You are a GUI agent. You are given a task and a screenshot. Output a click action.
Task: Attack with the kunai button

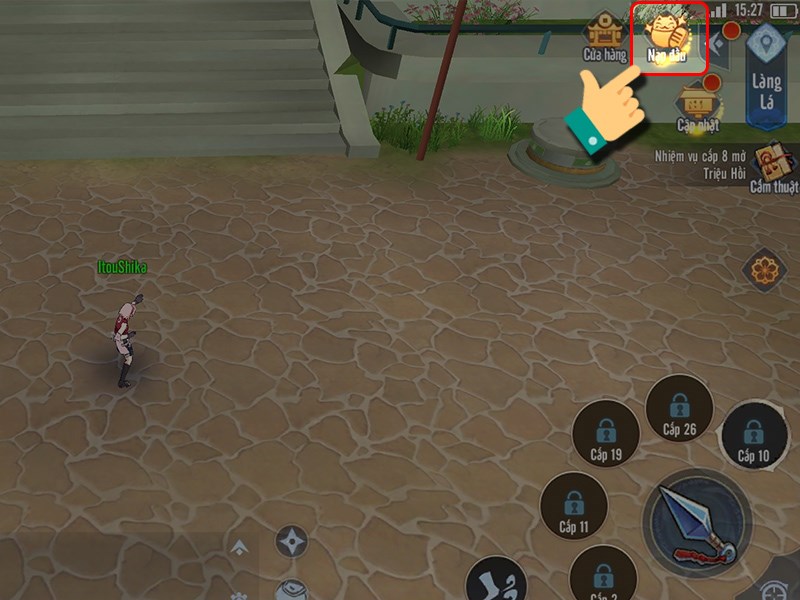[x=697, y=521]
